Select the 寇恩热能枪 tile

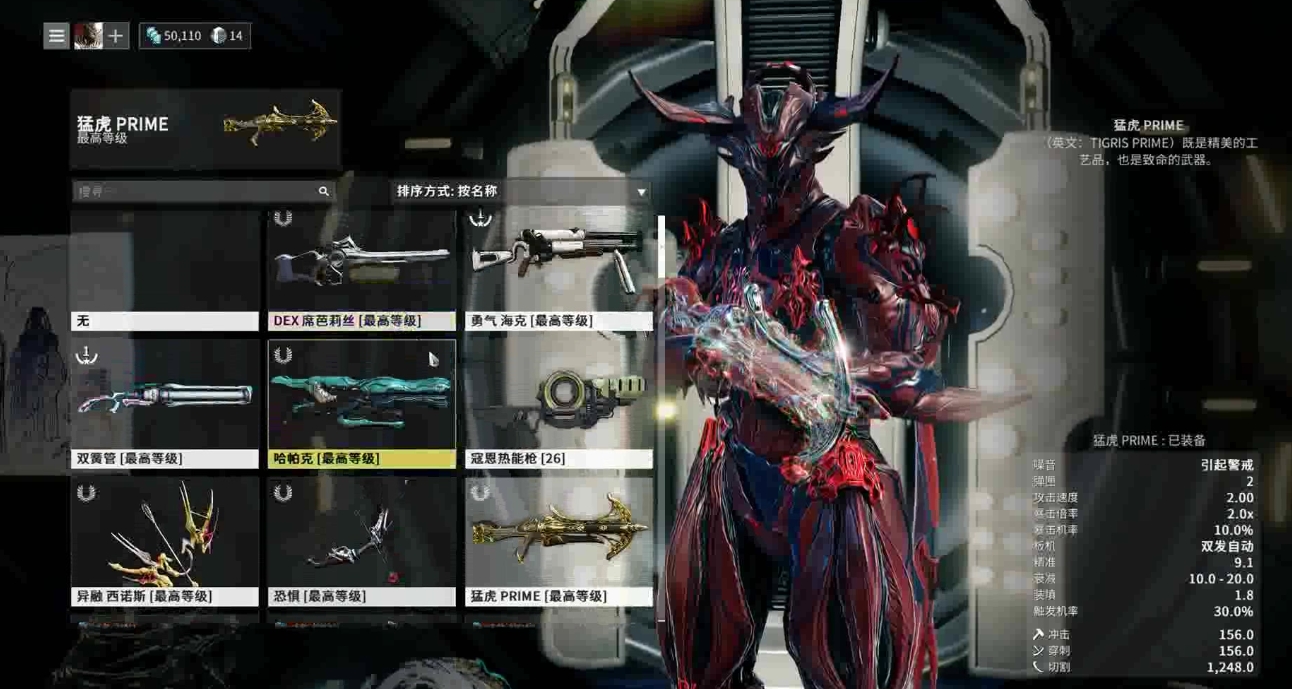point(558,404)
